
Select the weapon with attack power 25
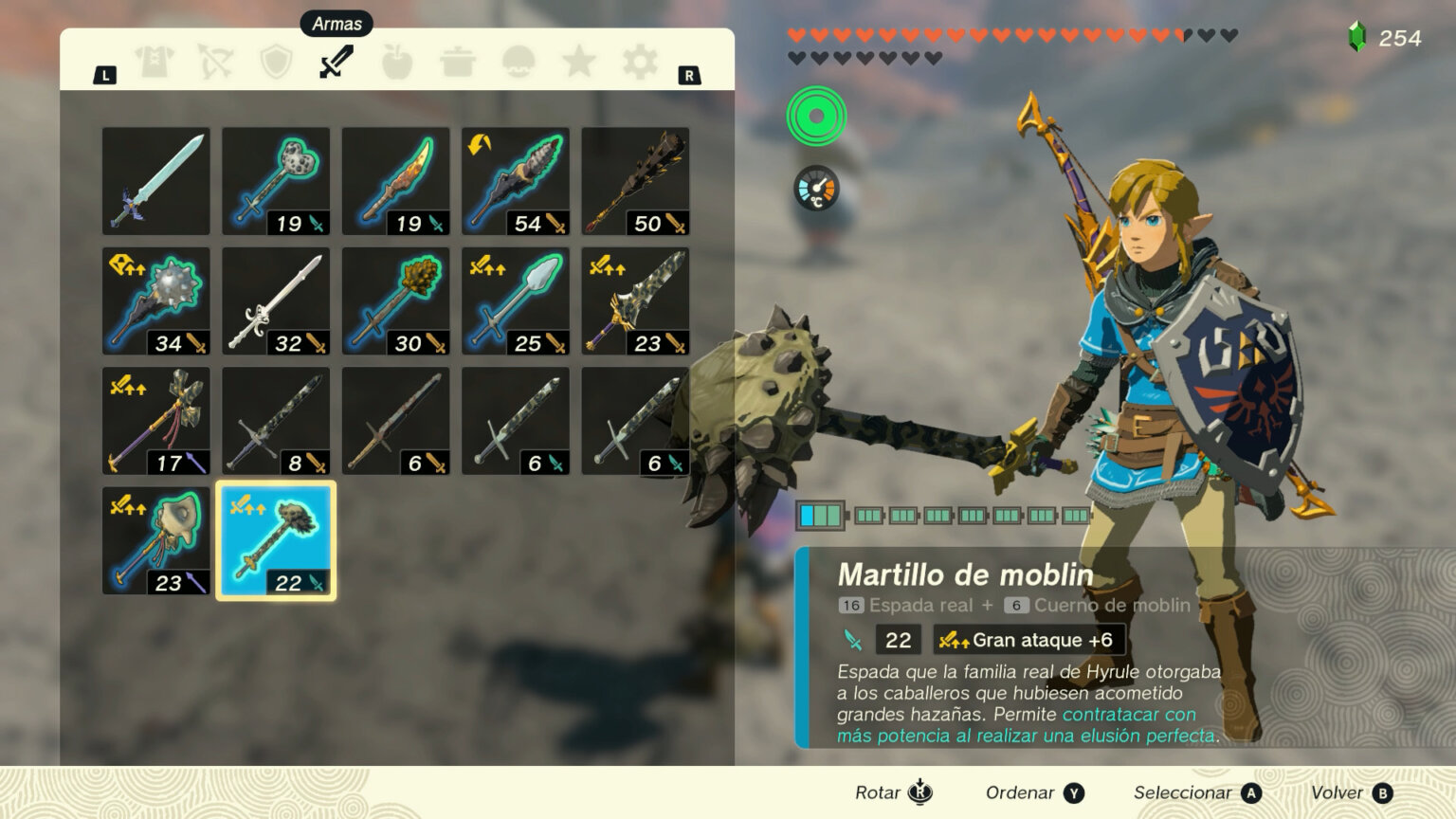point(516,301)
